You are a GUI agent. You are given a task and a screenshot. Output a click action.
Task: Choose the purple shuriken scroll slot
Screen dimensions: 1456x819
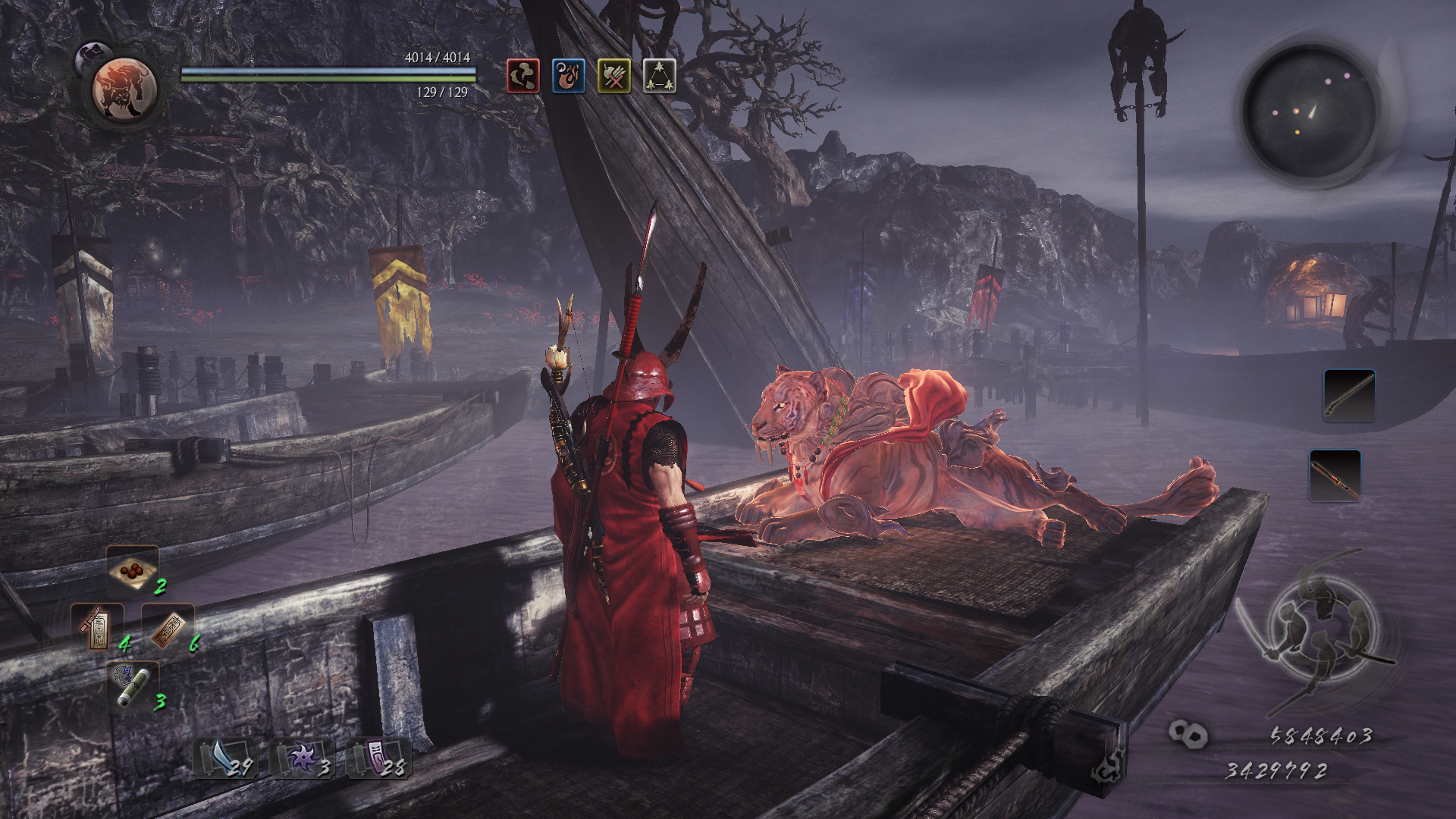[303, 758]
